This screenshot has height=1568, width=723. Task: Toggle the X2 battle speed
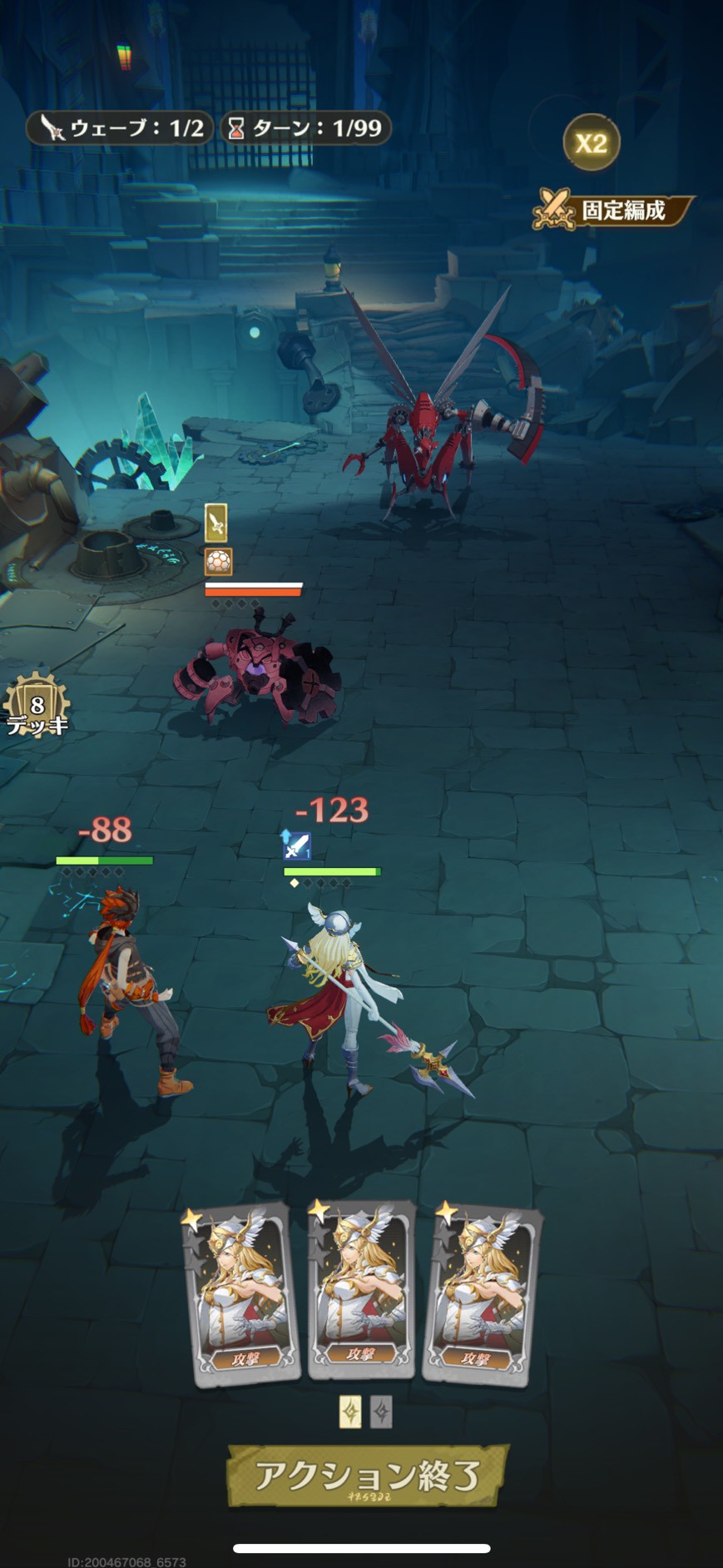592,143
